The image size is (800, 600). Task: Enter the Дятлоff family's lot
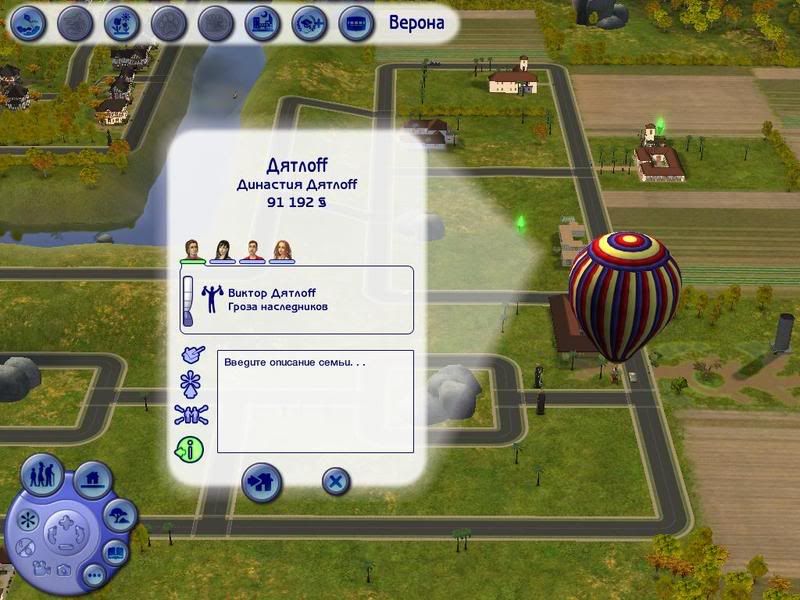click(262, 481)
